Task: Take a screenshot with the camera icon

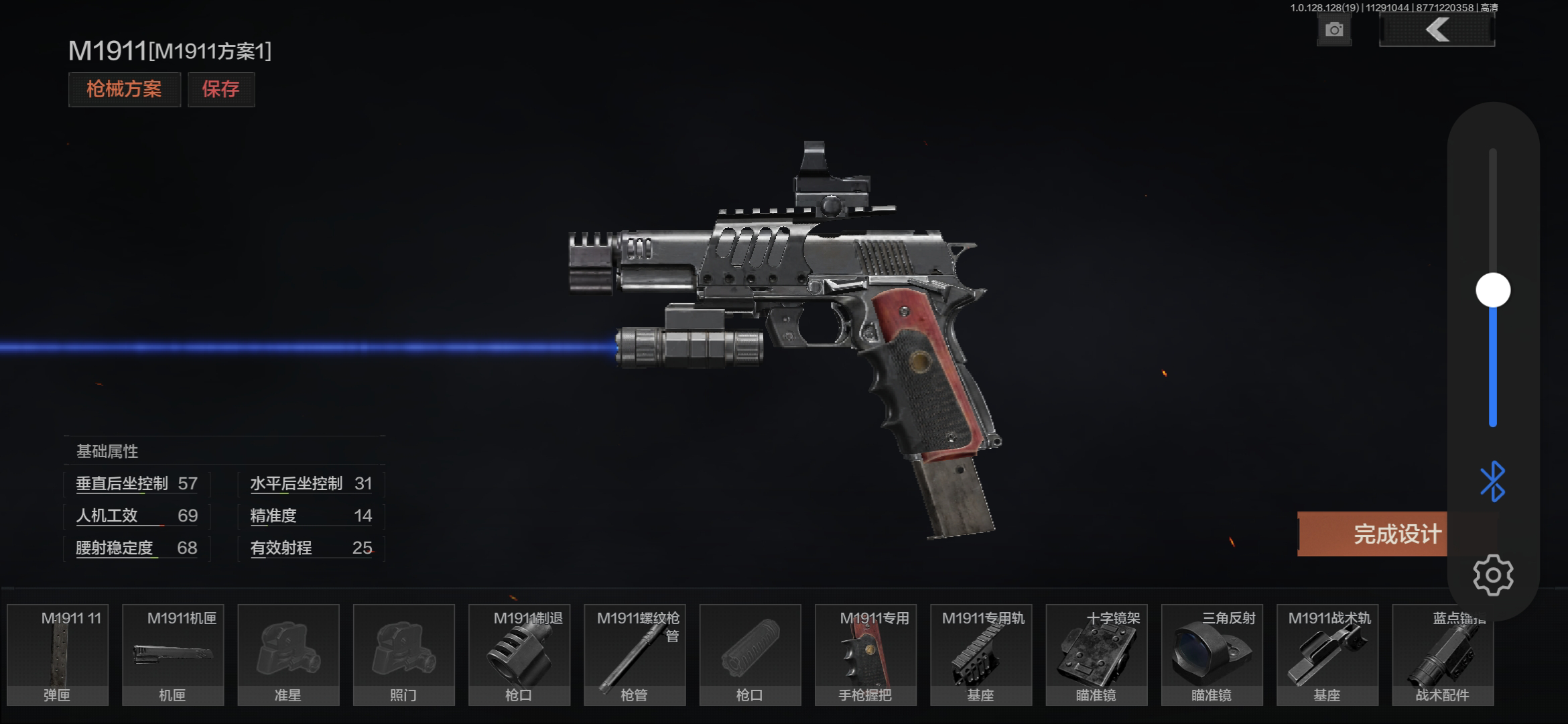Action: click(1333, 30)
